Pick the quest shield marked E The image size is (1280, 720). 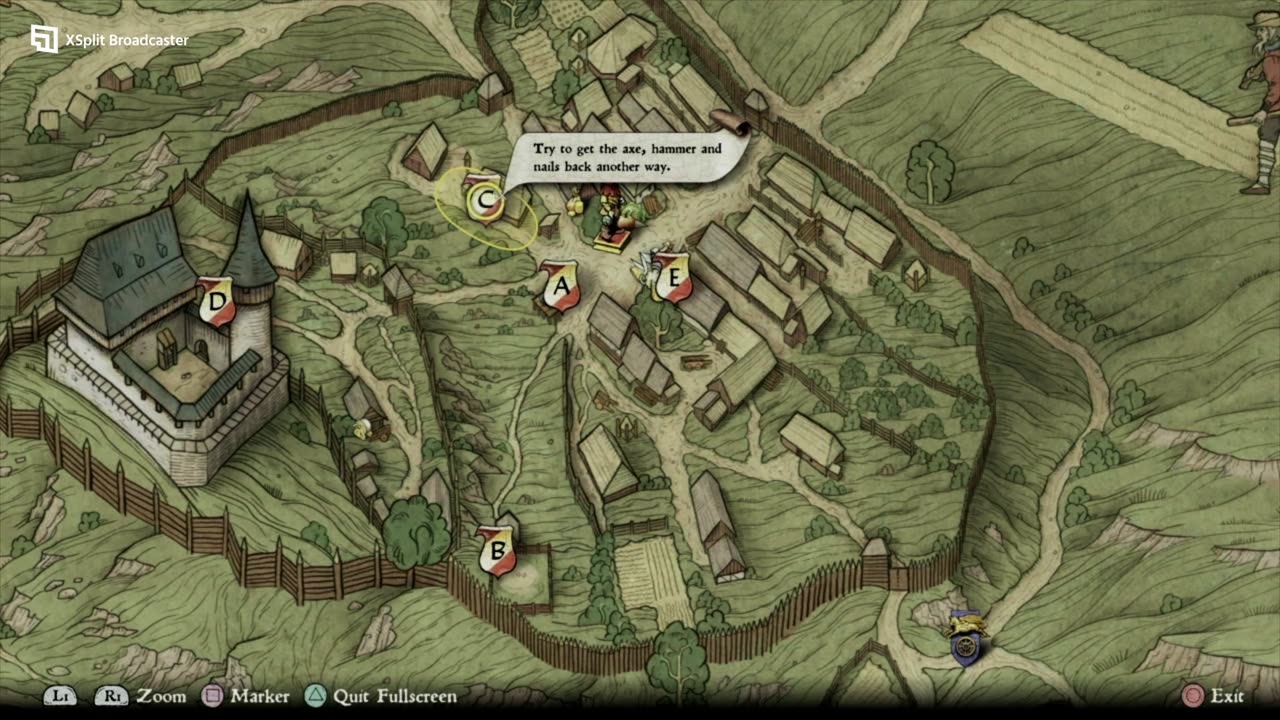[673, 277]
